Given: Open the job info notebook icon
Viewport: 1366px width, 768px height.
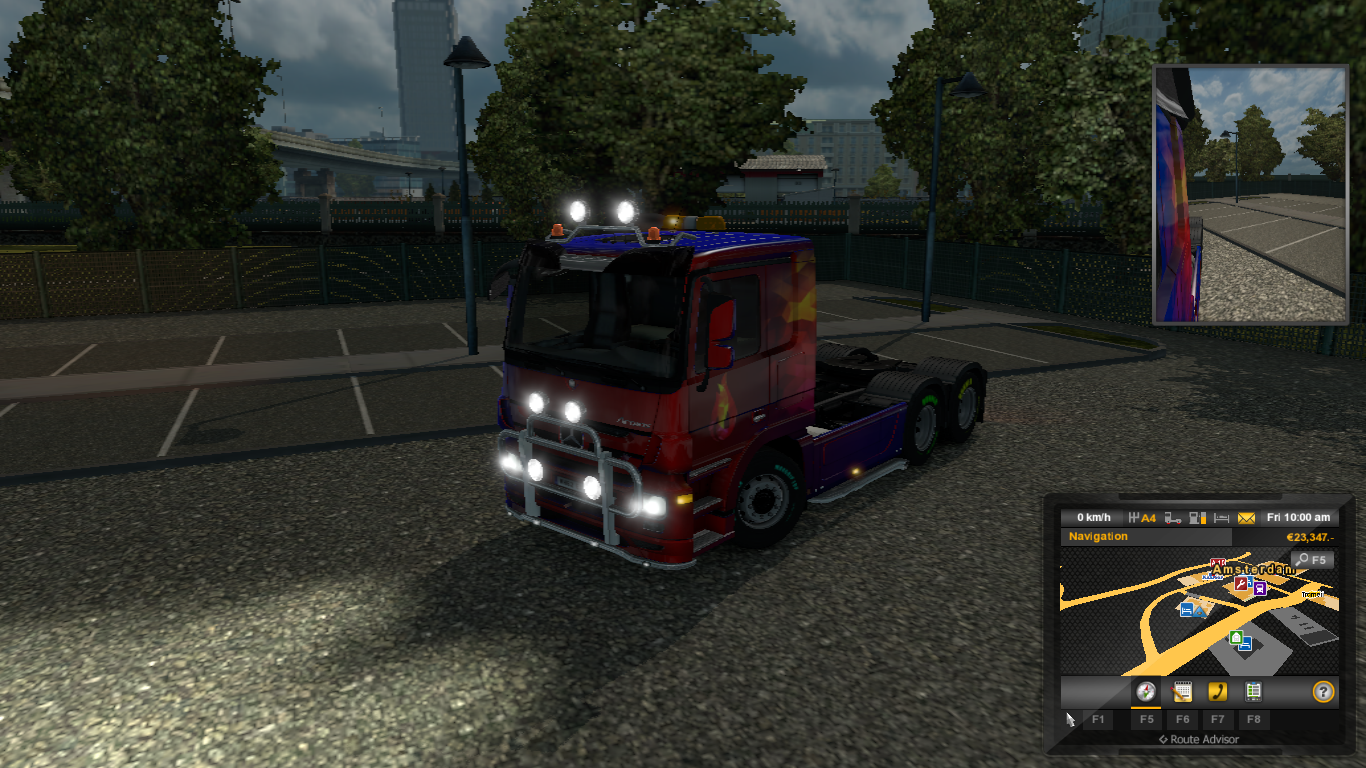Looking at the screenshot, I should [1182, 692].
